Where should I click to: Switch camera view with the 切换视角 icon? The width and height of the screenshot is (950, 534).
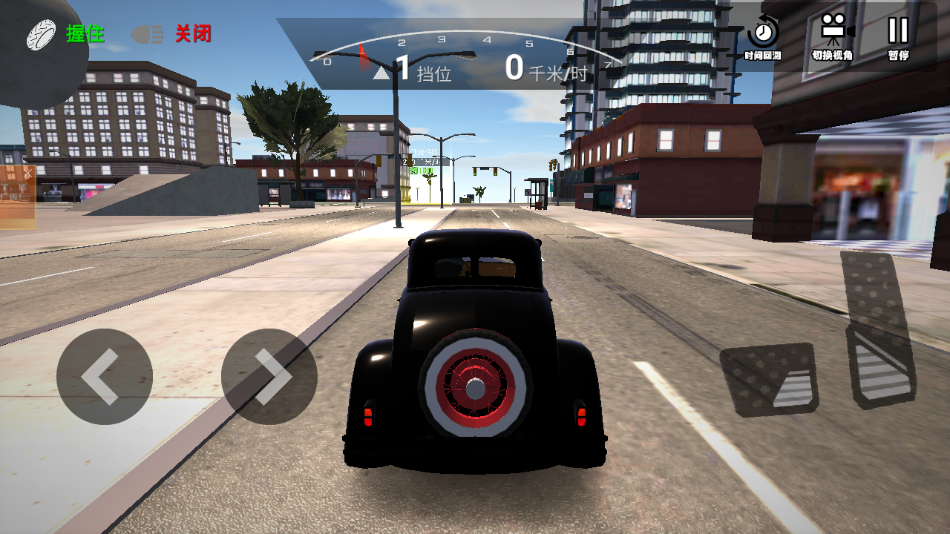[832, 37]
